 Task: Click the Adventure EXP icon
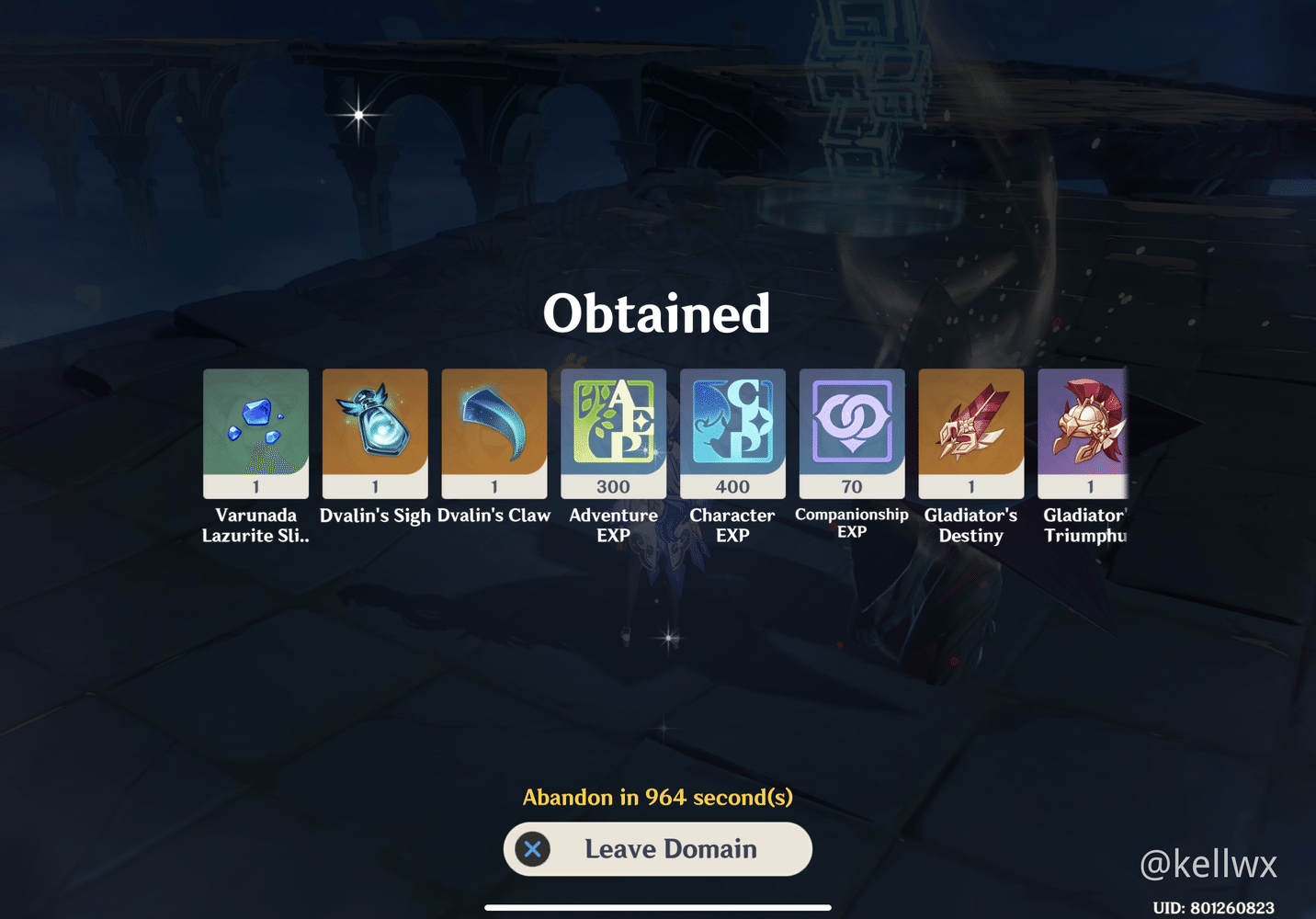(613, 423)
